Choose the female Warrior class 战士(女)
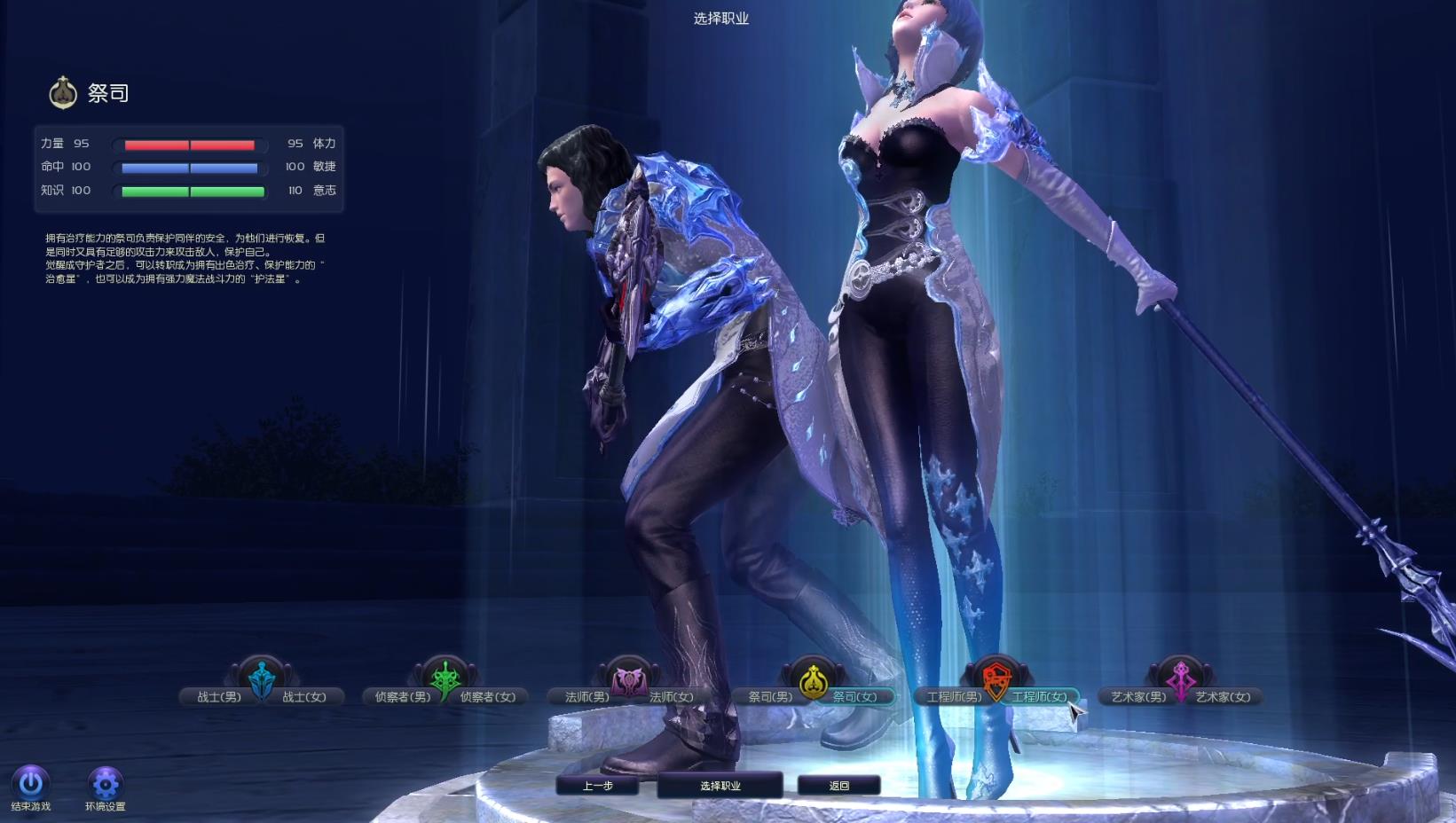Viewport: 1456px width, 823px height. (x=304, y=697)
